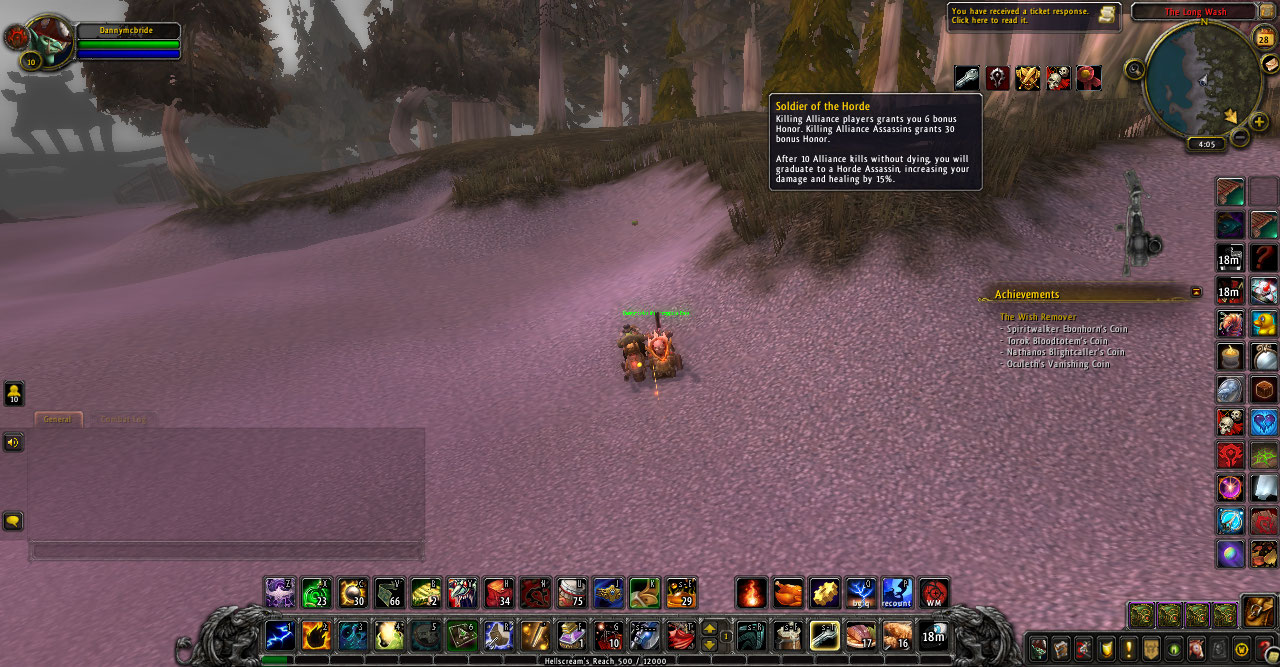Zoom out on the minimap
This screenshot has width=1280, height=667.
(x=1240, y=138)
